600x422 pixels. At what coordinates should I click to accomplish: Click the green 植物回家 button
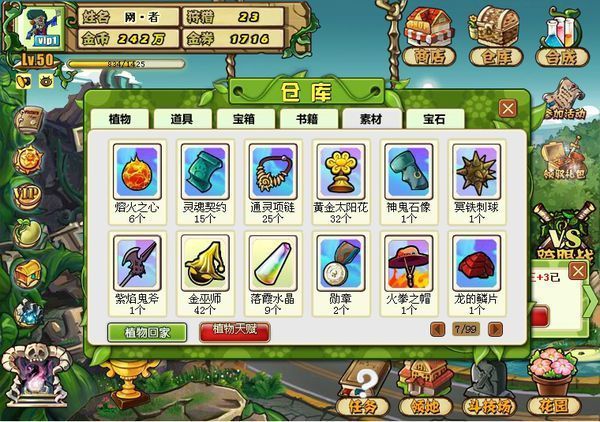(146, 331)
